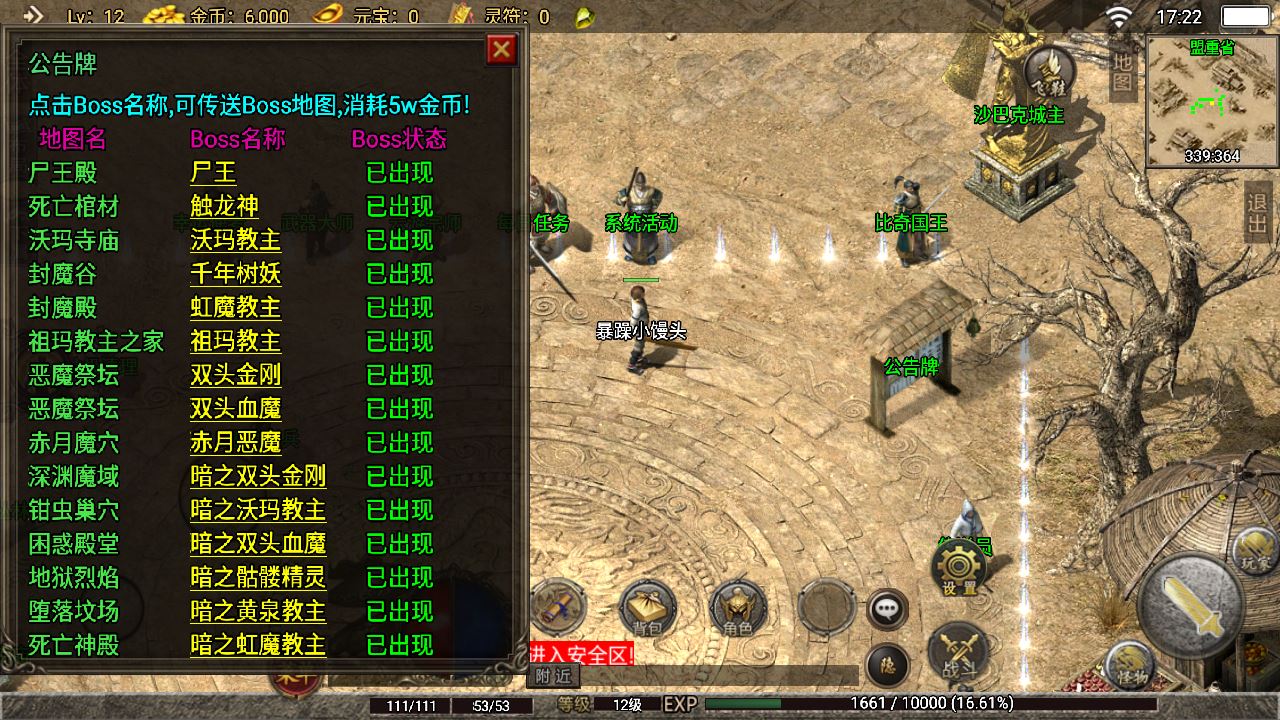Click the 祖玛教主 boss name
The height and width of the screenshot is (720, 1280).
(235, 342)
